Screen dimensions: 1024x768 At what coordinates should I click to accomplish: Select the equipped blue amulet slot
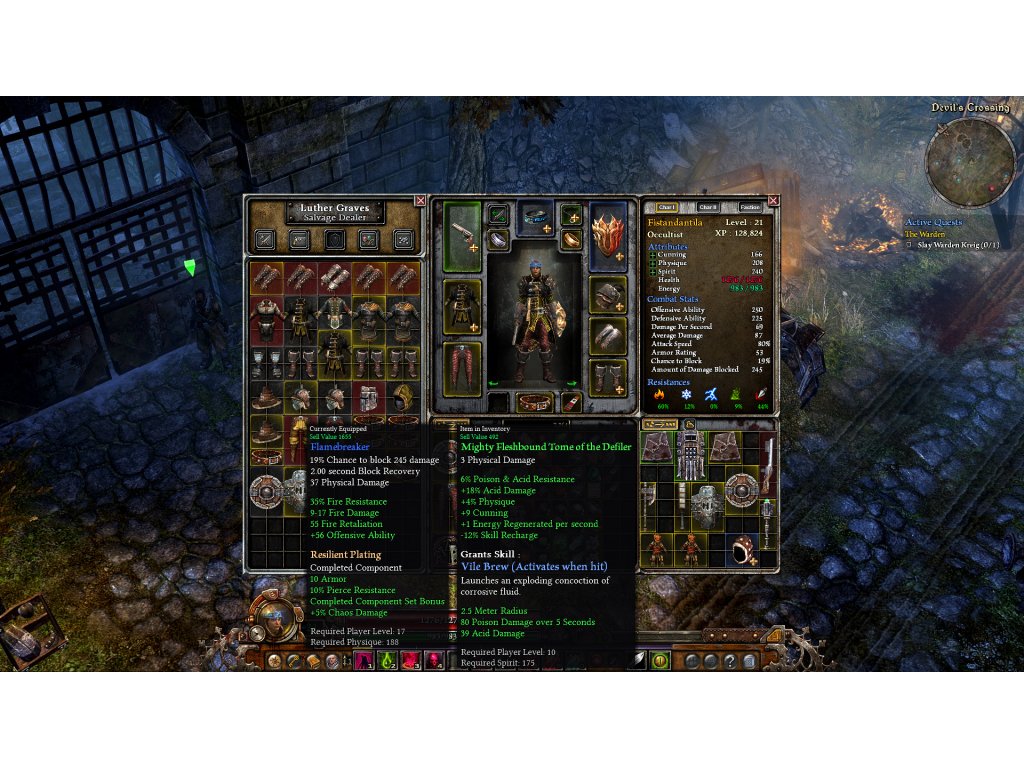click(535, 216)
